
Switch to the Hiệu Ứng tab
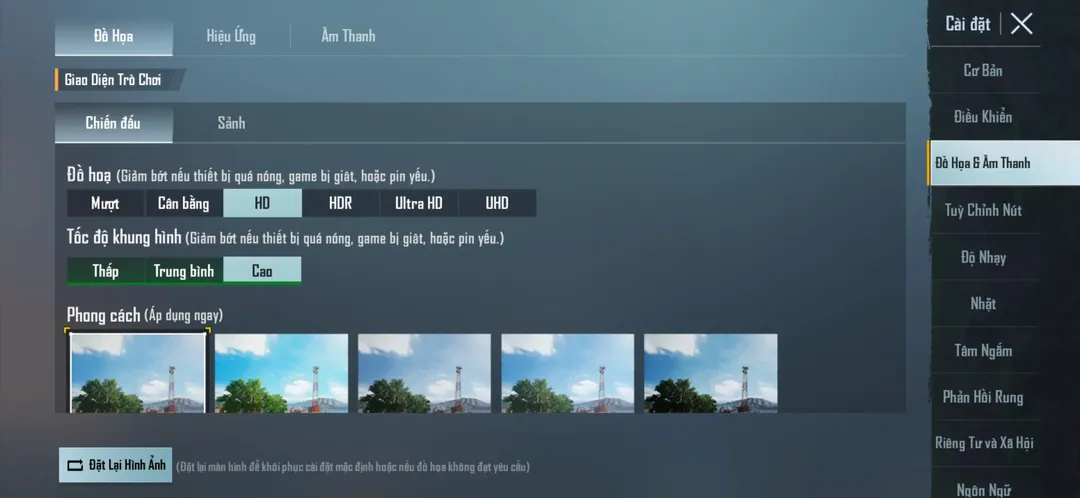click(x=231, y=37)
